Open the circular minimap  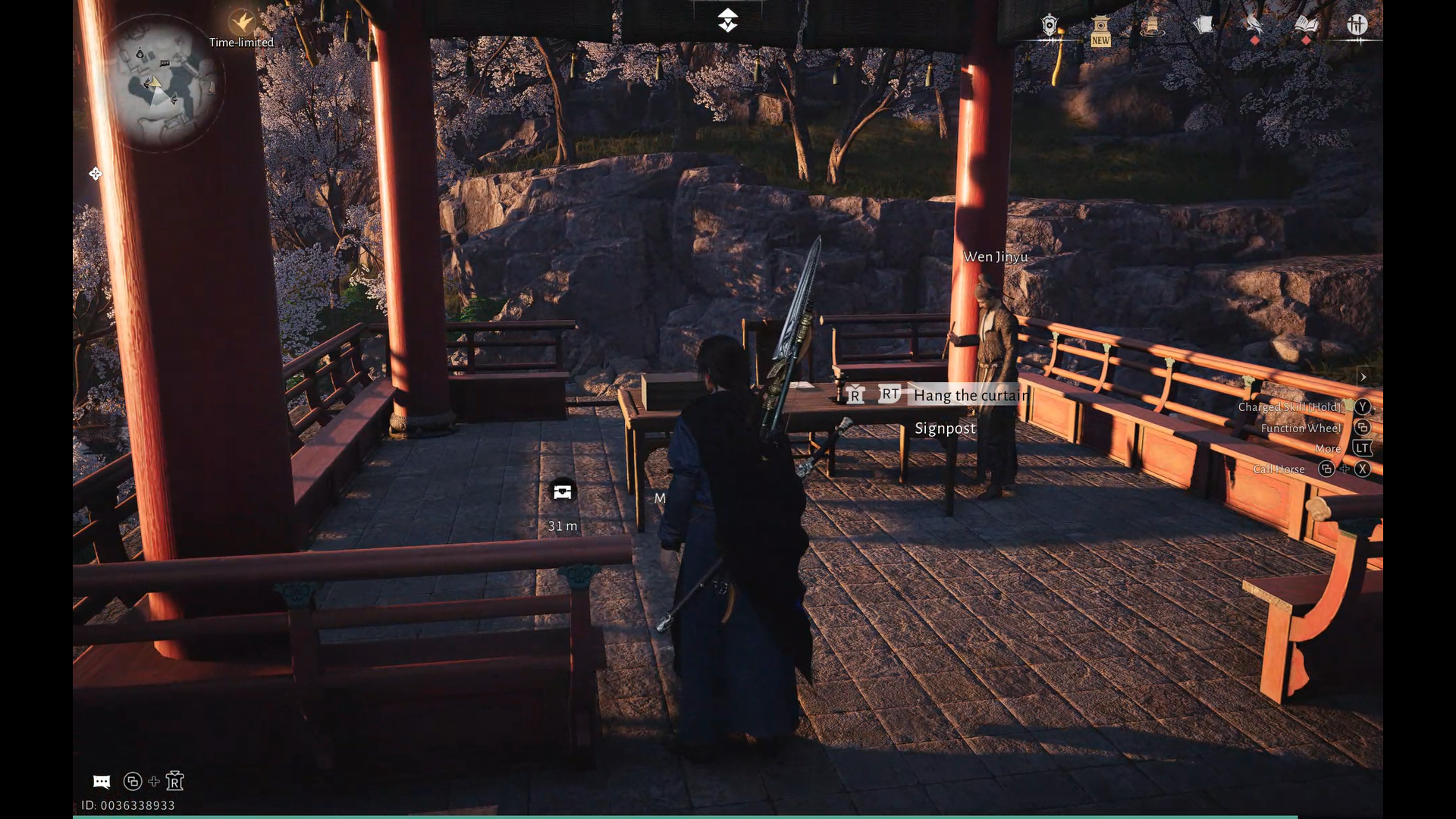pyautogui.click(x=162, y=82)
